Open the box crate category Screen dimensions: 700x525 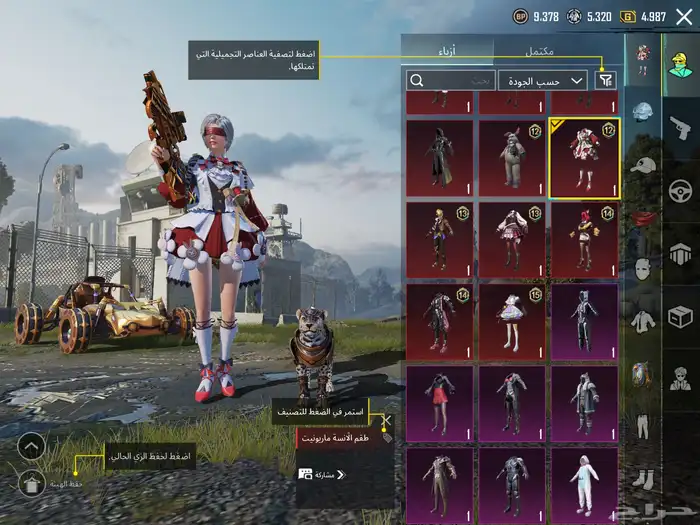click(x=680, y=316)
